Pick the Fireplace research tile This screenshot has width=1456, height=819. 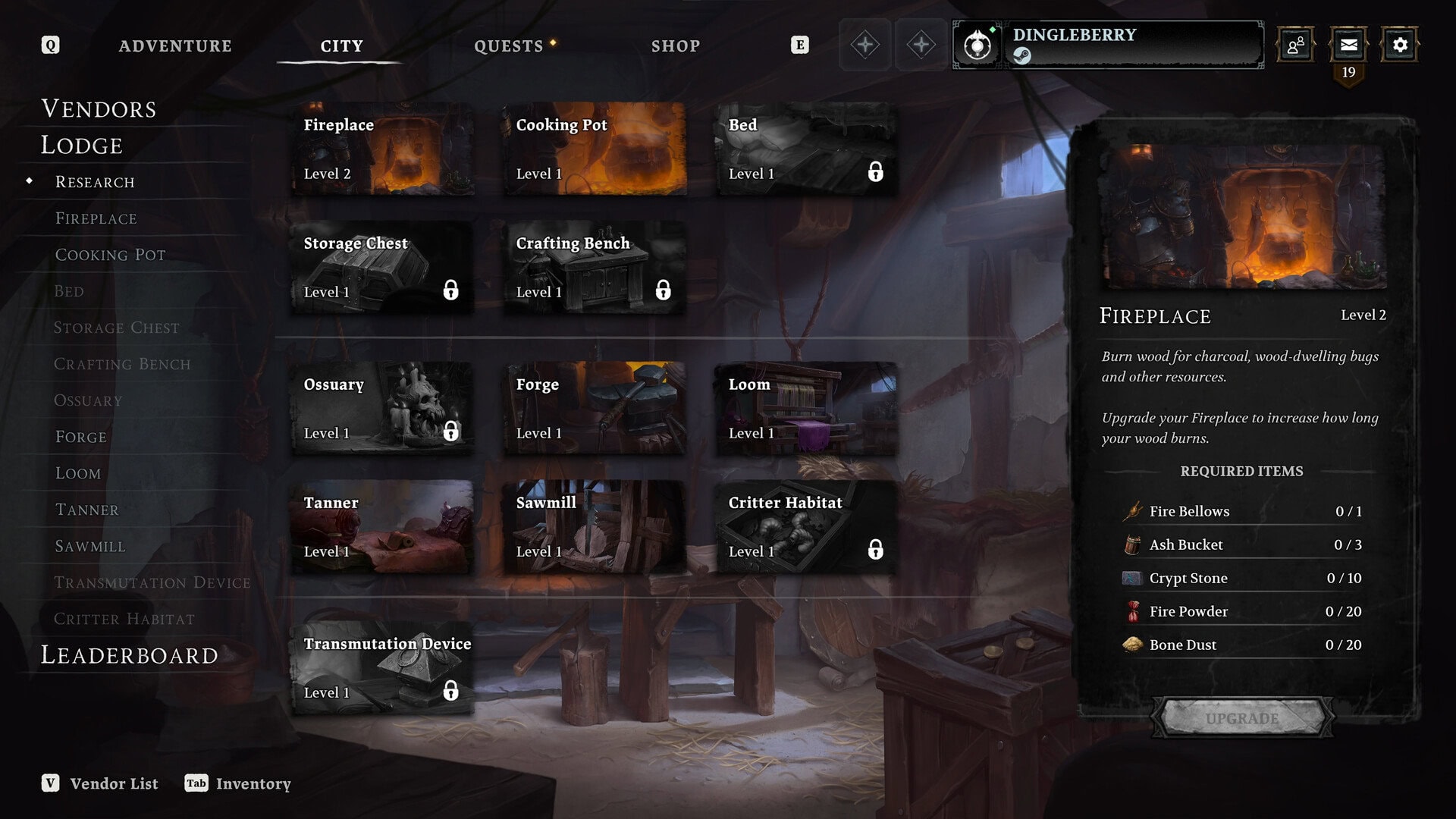(383, 149)
